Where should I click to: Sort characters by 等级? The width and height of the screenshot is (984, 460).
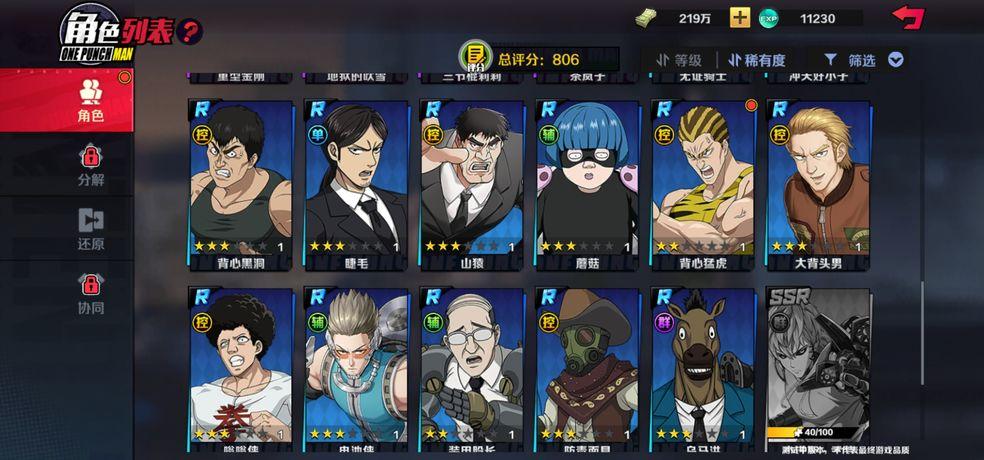pos(679,60)
